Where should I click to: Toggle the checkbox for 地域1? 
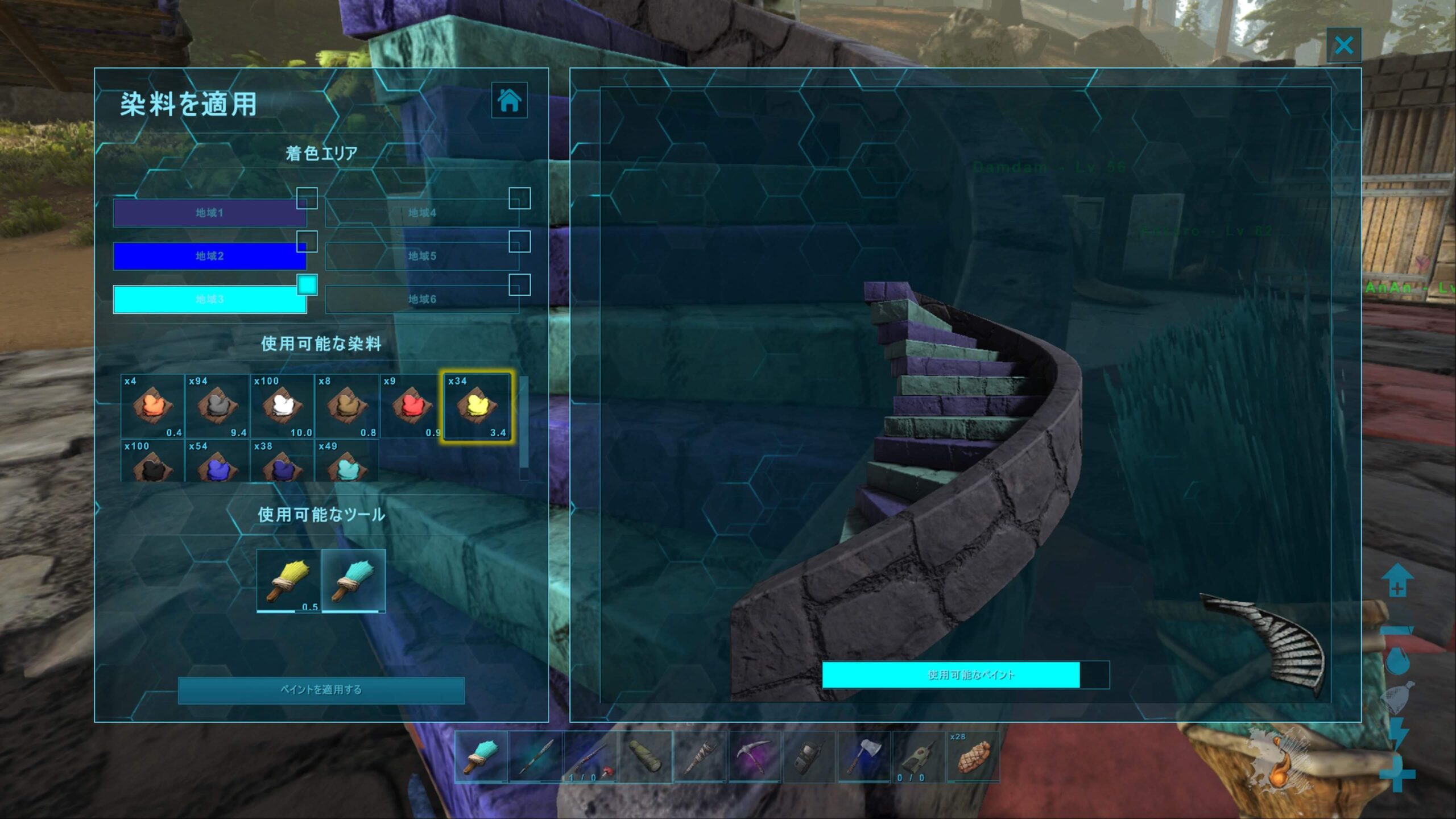(x=307, y=198)
